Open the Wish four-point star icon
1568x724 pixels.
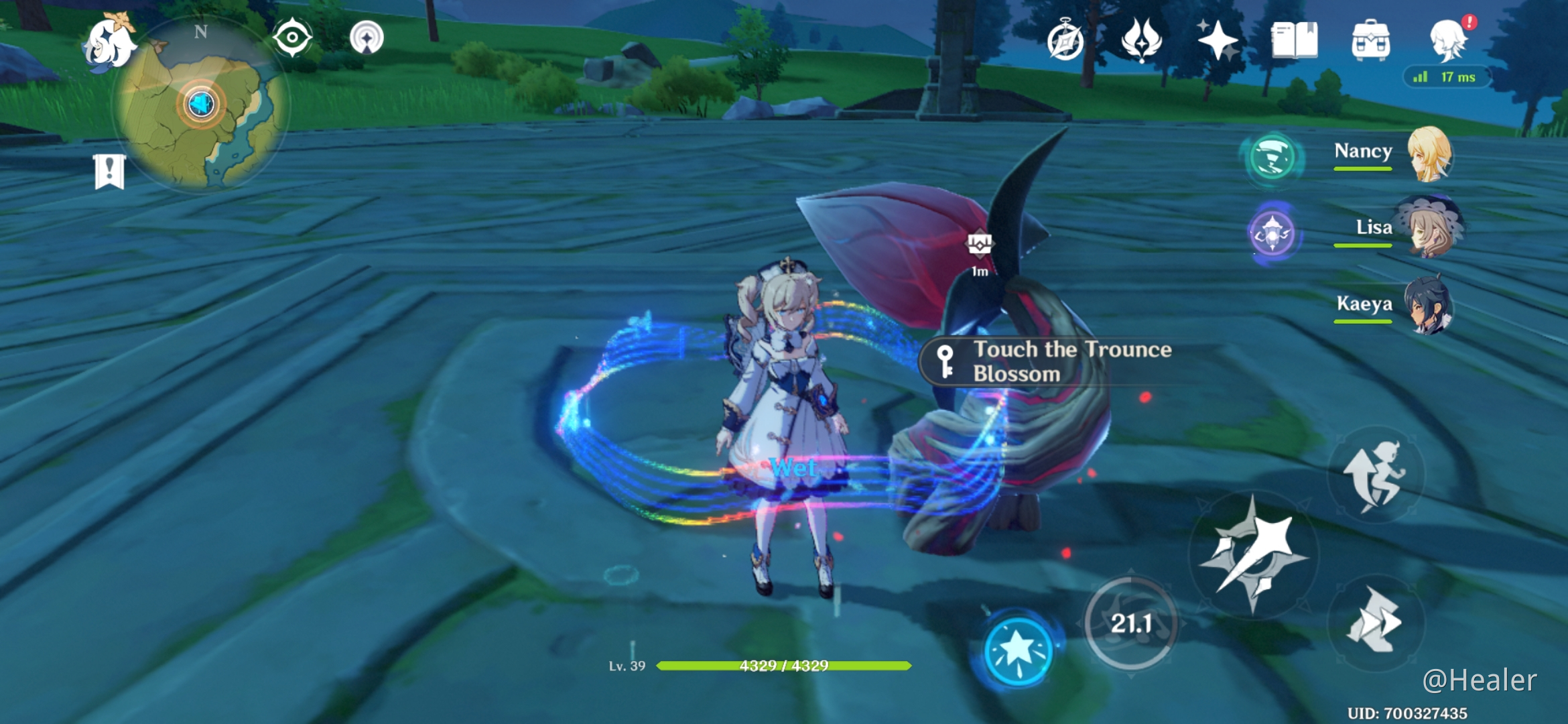[1218, 40]
